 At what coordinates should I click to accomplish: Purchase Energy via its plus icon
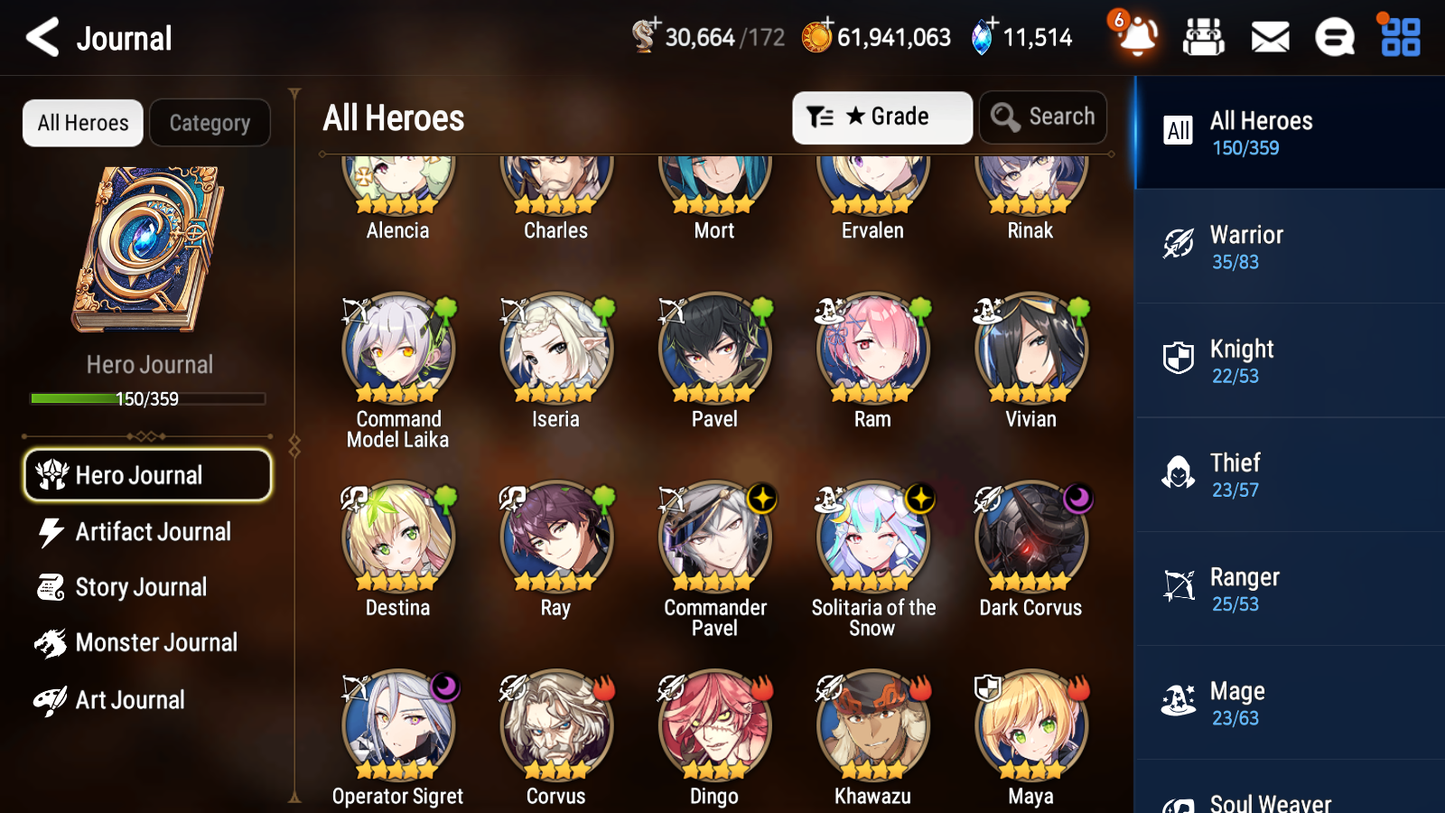[656, 24]
